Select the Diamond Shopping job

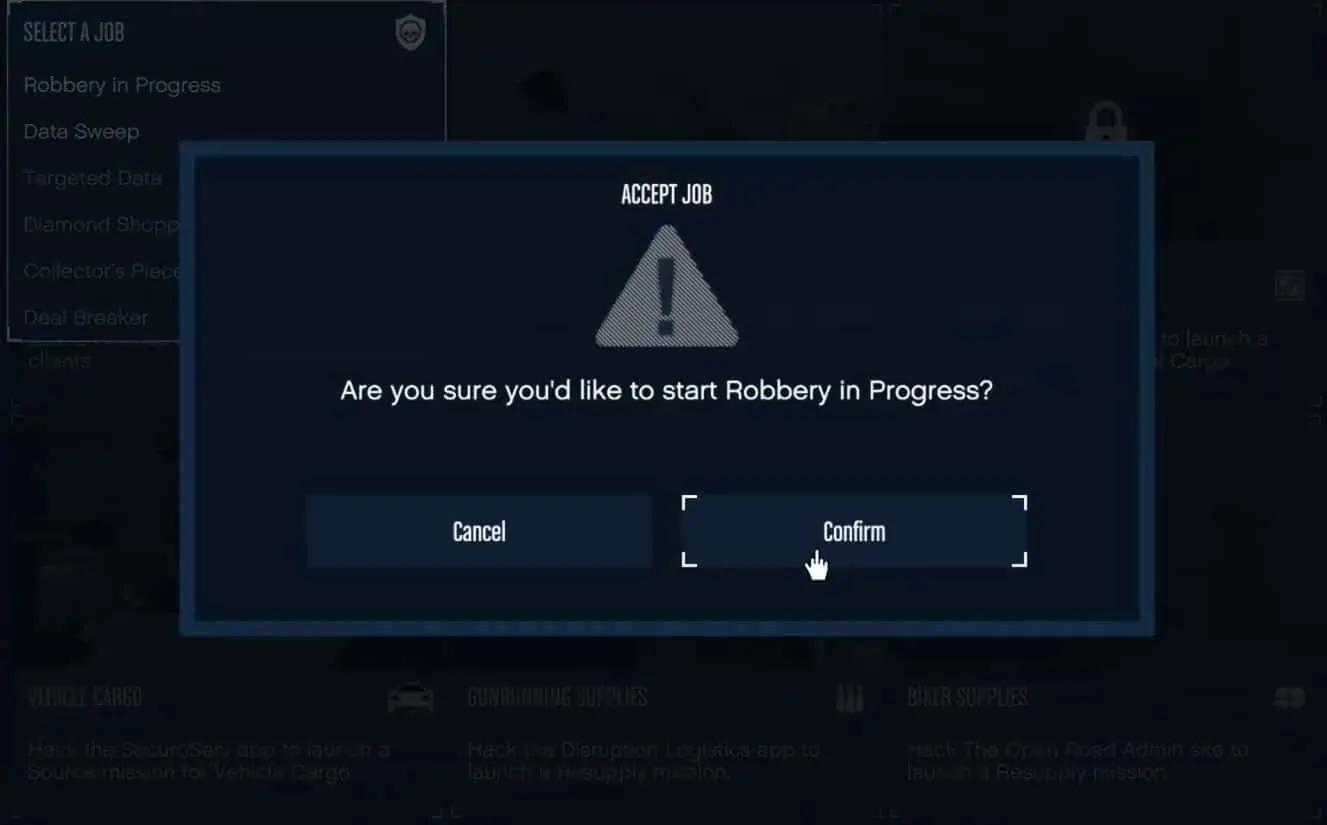pyautogui.click(x=100, y=224)
